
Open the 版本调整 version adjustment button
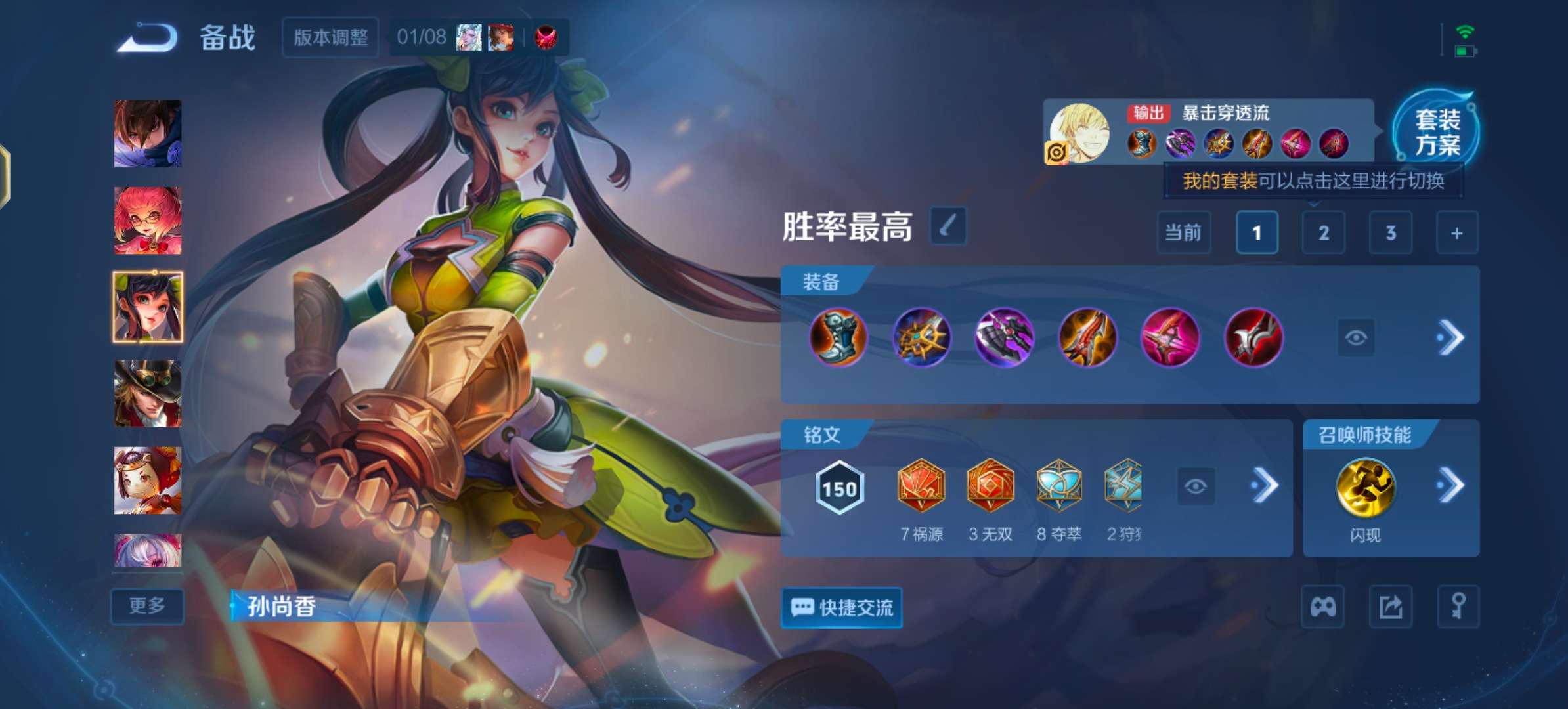[x=330, y=37]
